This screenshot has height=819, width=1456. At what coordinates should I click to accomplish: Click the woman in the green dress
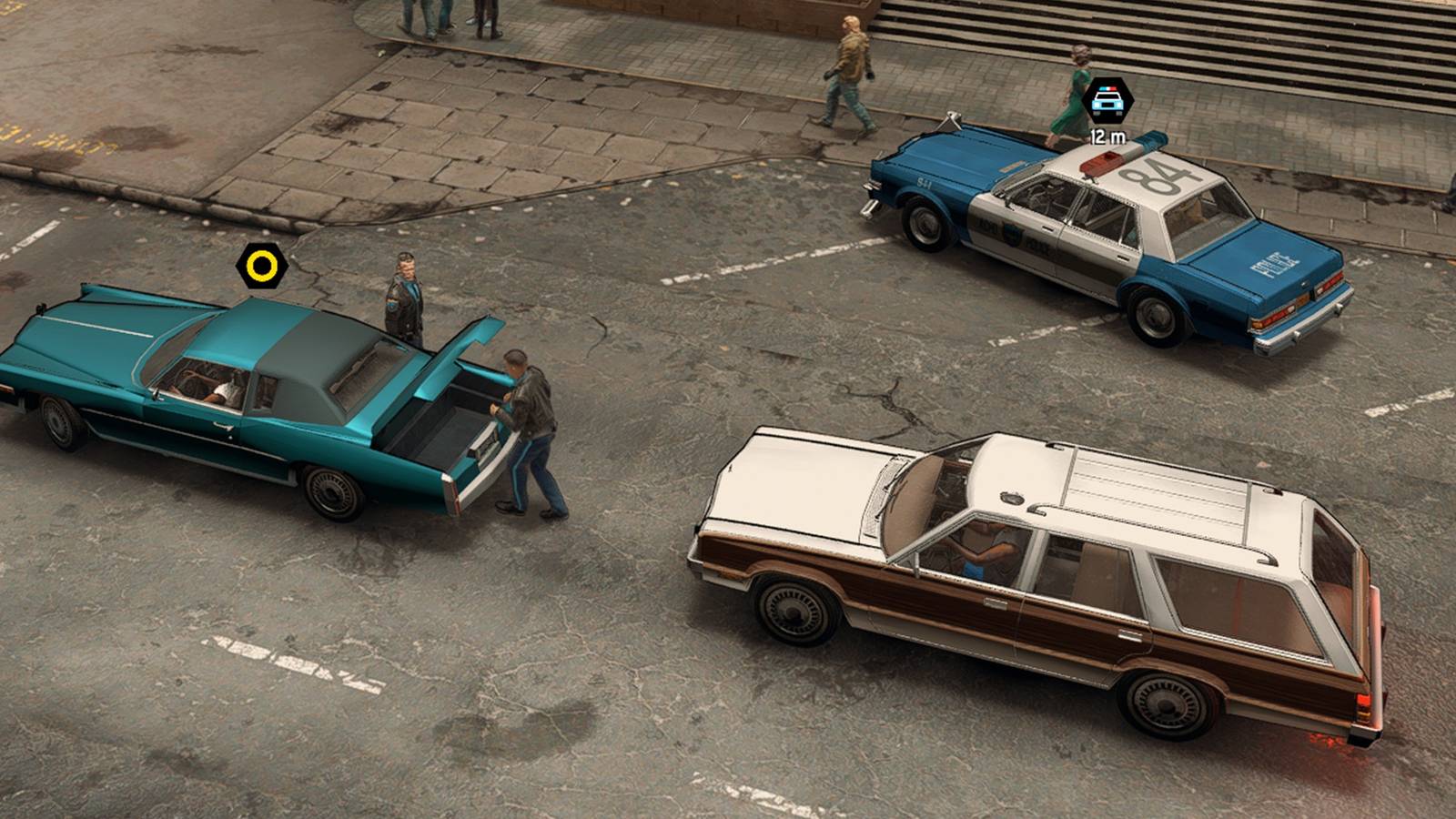1074,91
